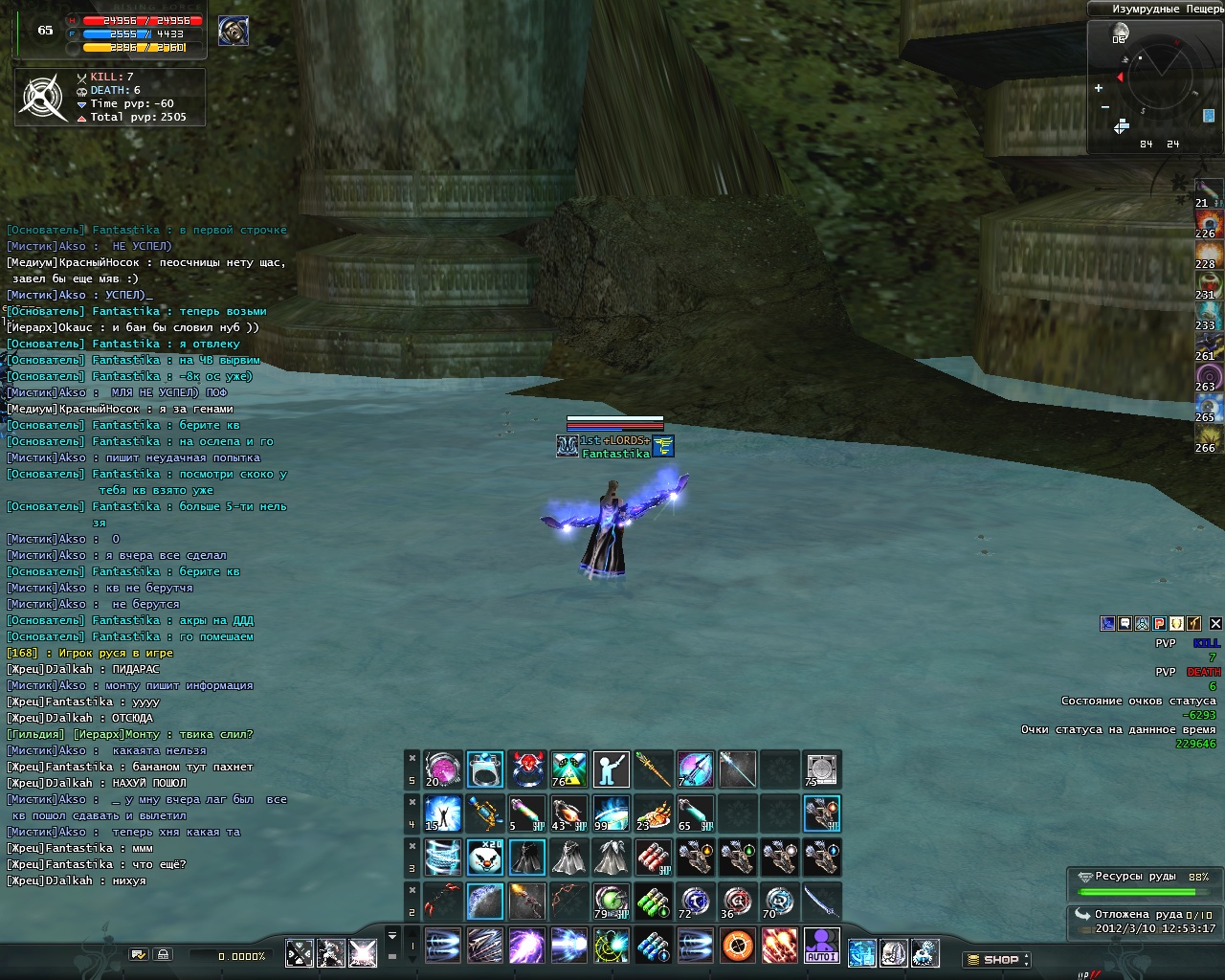Select the golden staff weapon slot
Image resolution: width=1225 pixels, height=980 pixels.
click(x=653, y=768)
